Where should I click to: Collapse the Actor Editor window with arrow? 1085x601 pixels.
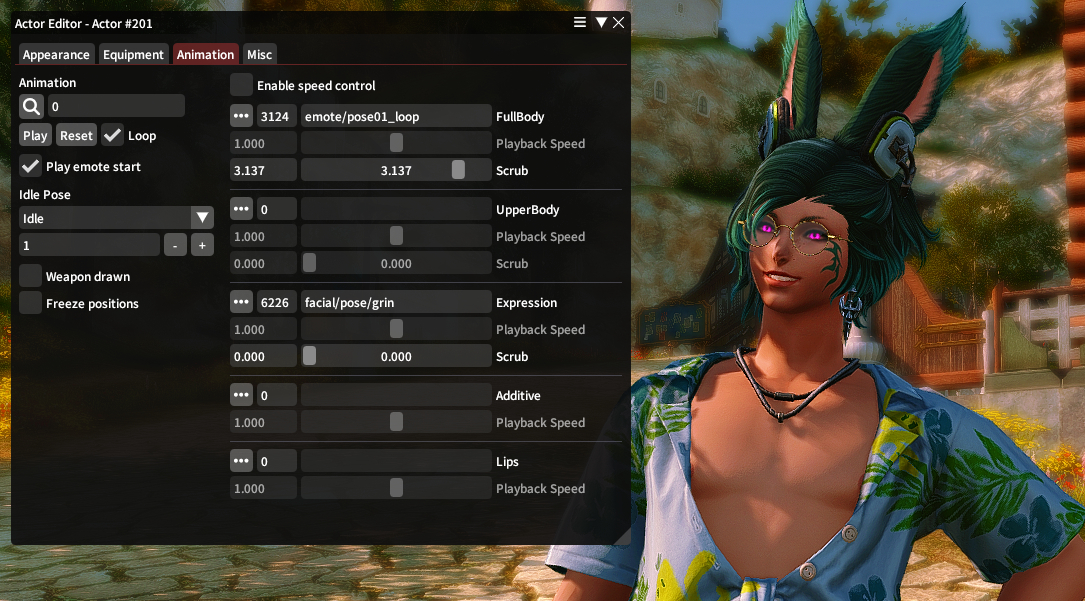(x=601, y=23)
